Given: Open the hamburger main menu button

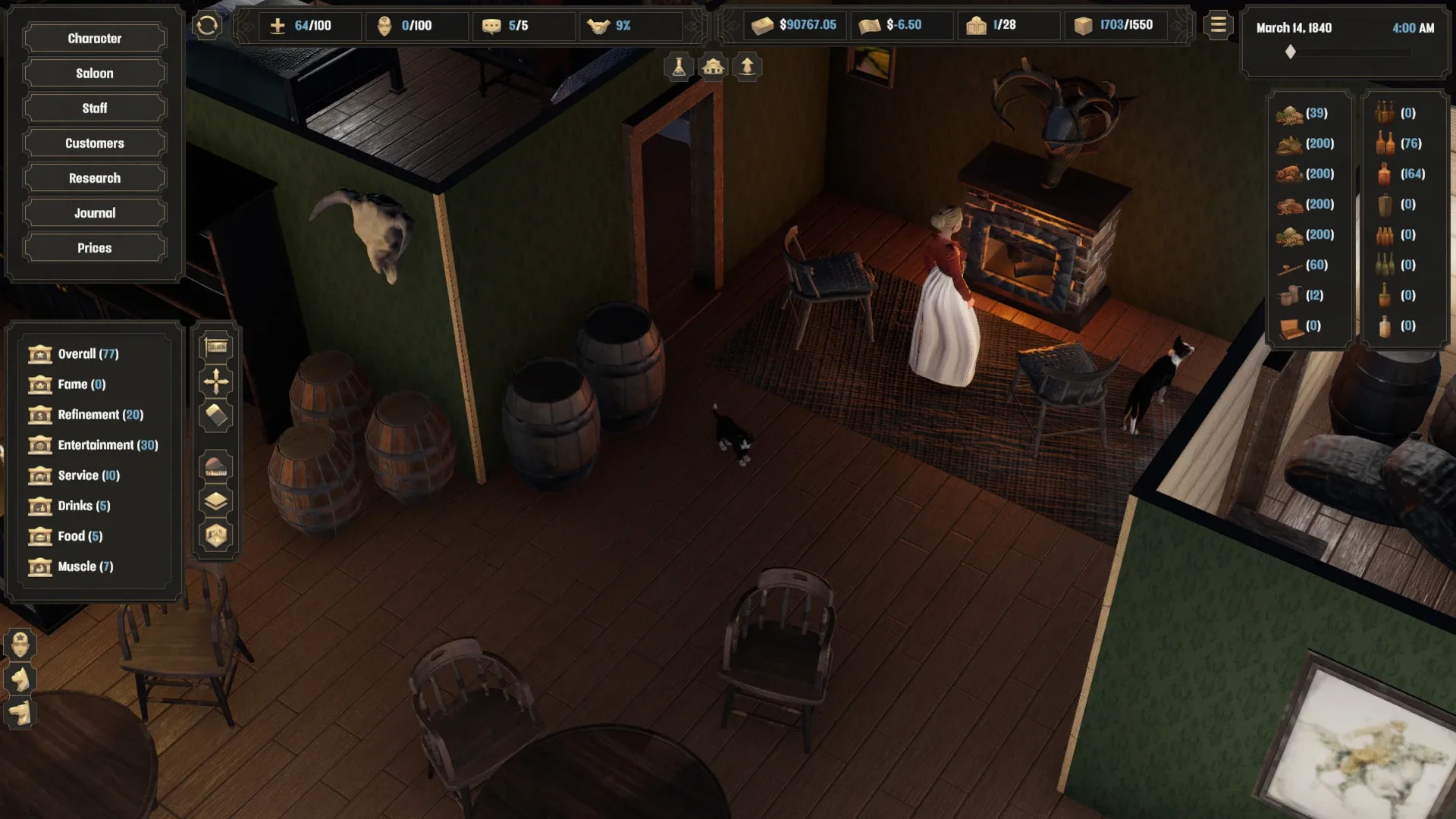Looking at the screenshot, I should click(1218, 26).
